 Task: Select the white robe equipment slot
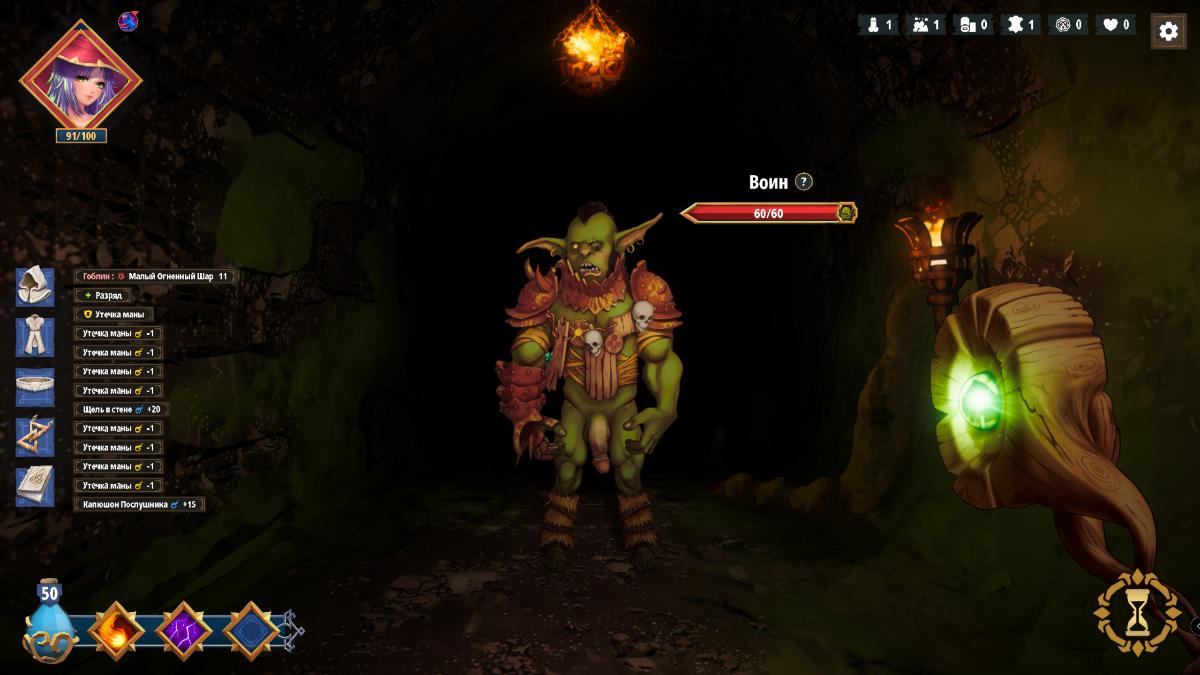[x=35, y=337]
